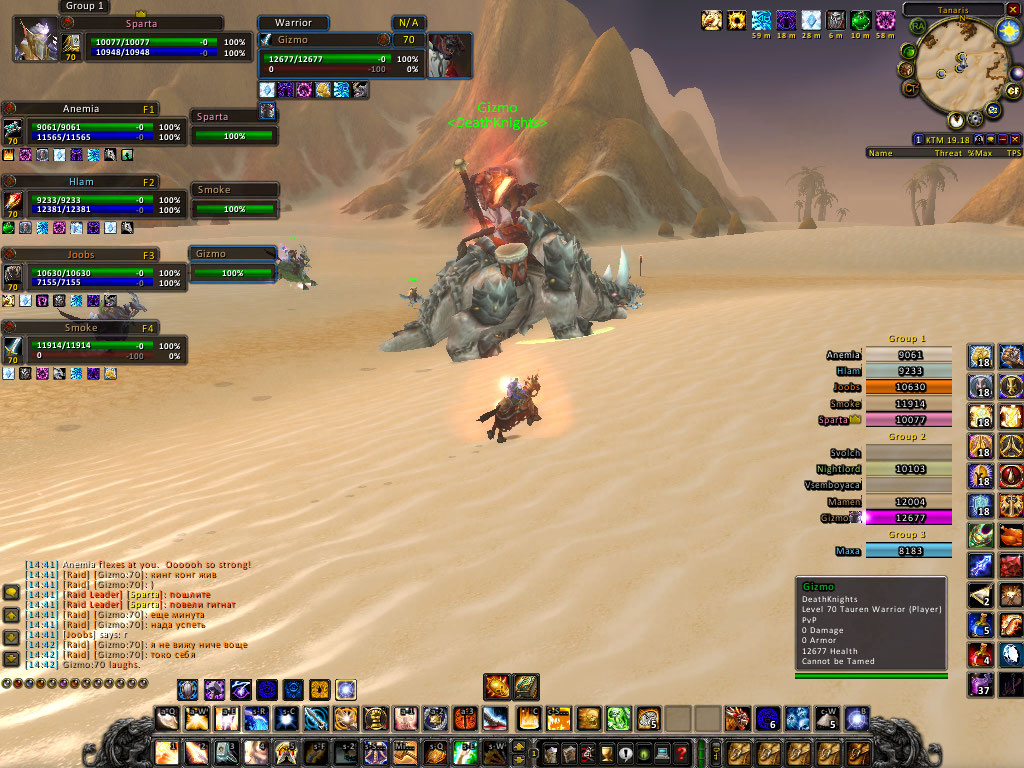Open the CT mod minimap button

[911, 89]
